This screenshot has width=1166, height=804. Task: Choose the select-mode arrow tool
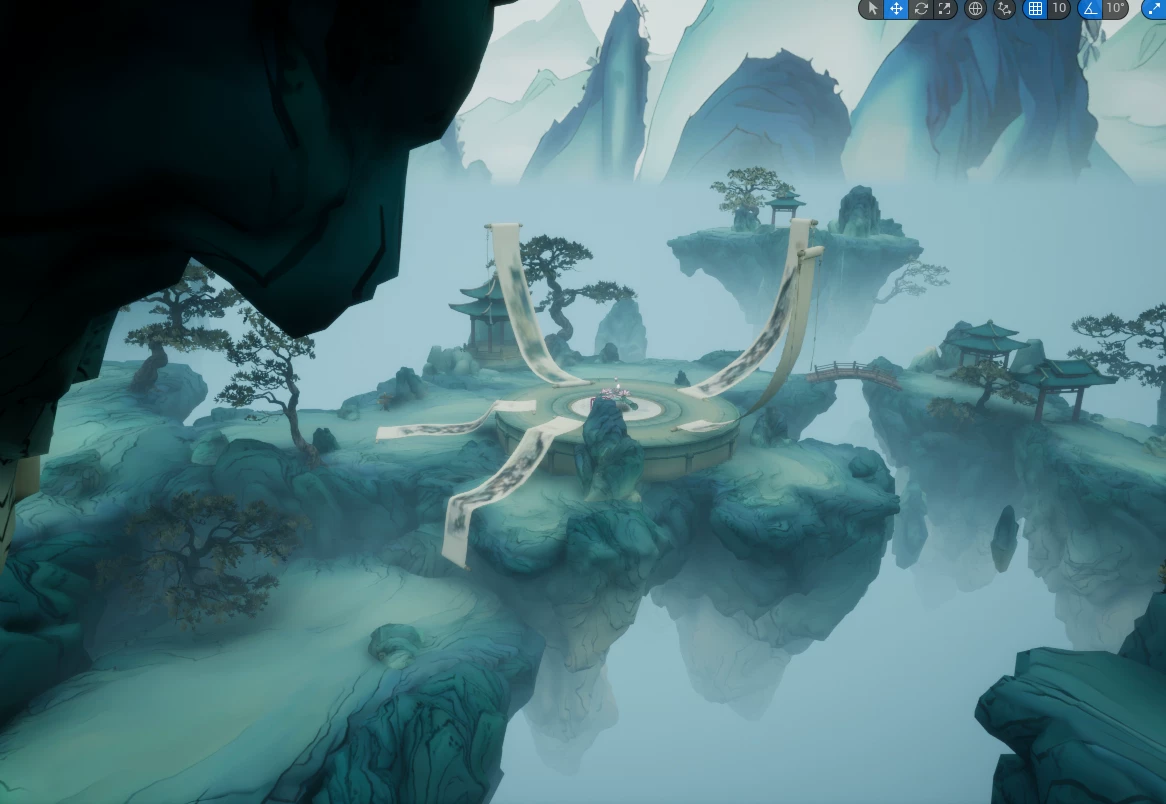click(x=872, y=9)
